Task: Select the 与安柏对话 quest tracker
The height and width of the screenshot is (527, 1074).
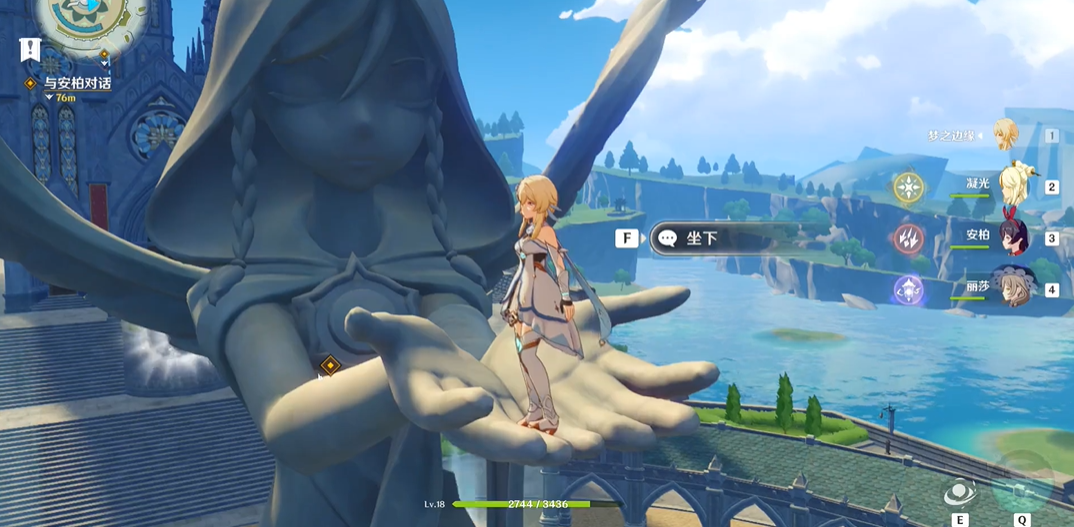Action: 77,83
